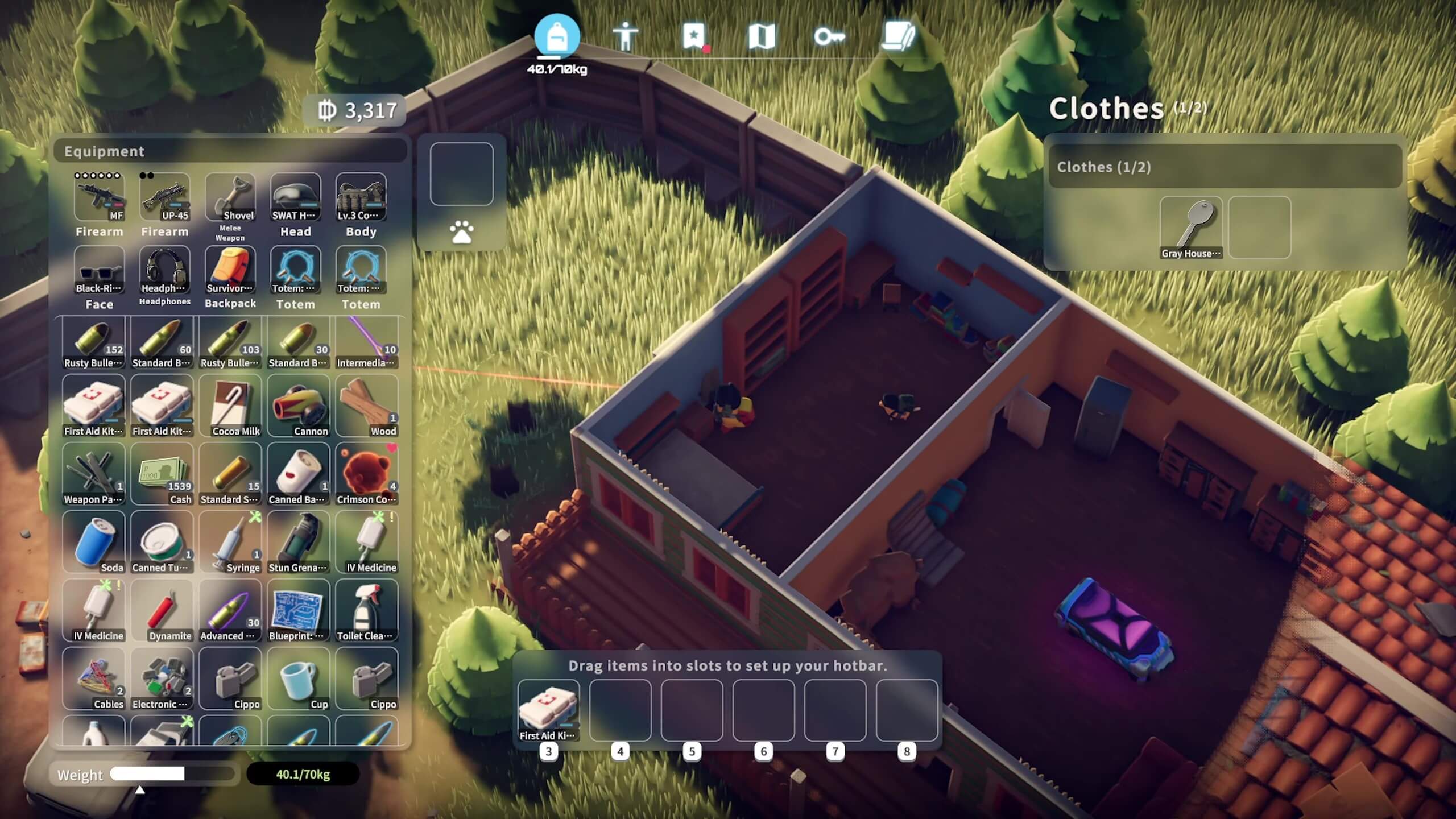Choose the Stun Grenade slot
This screenshot has width=1456, height=819.
click(x=299, y=542)
